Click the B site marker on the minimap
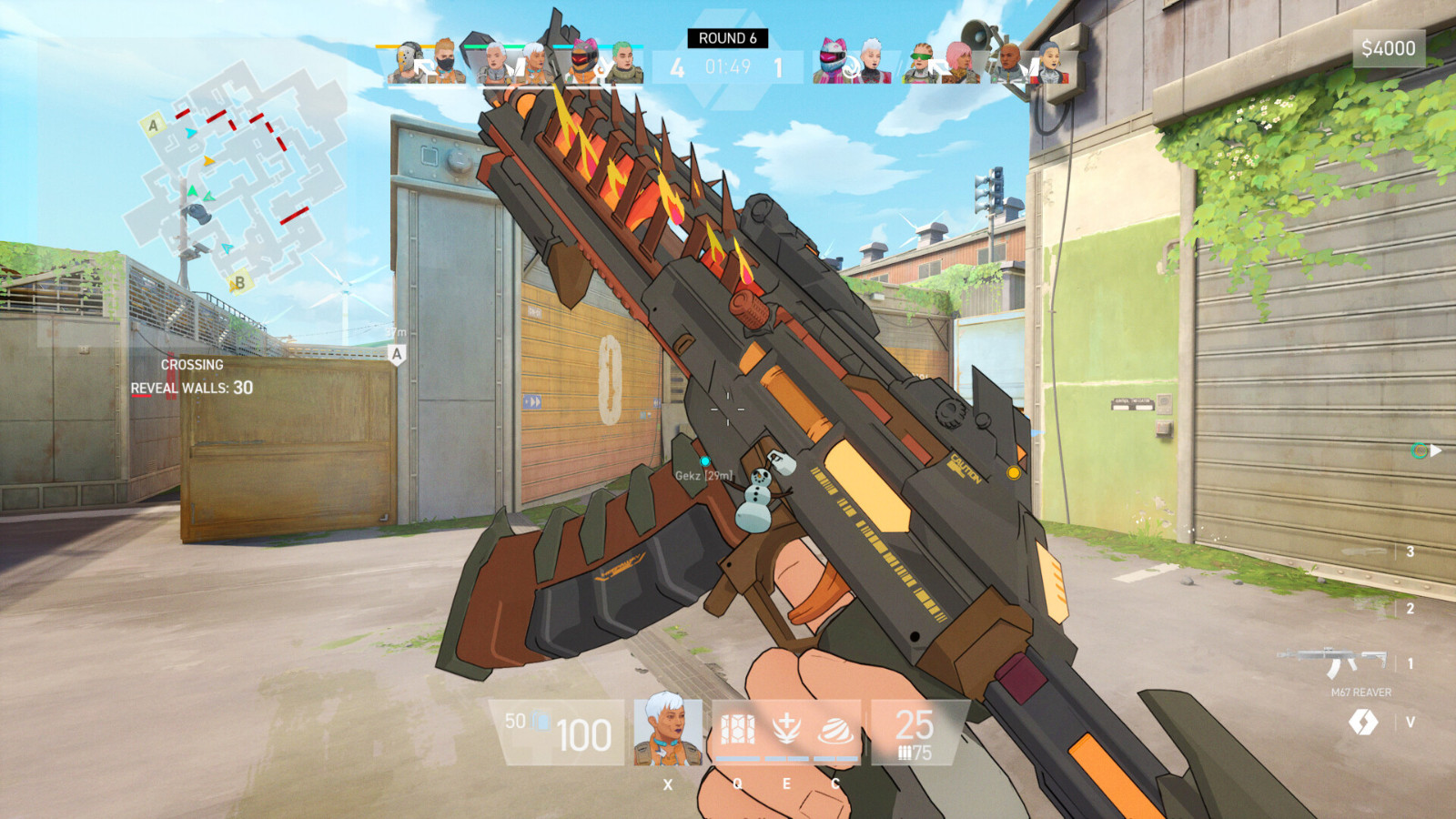1456x819 pixels. (x=239, y=282)
